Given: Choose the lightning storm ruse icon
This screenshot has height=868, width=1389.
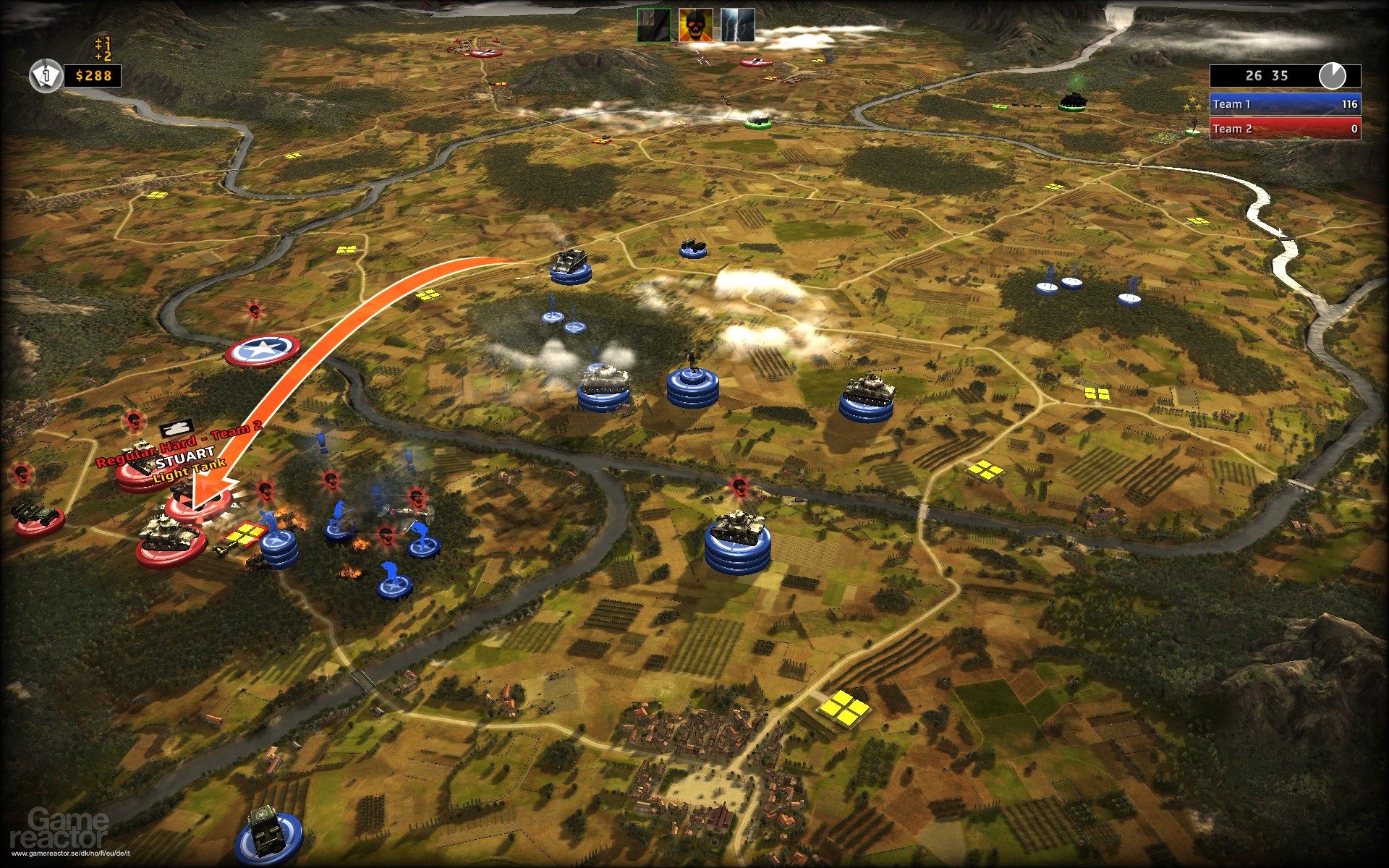Looking at the screenshot, I should coord(737,25).
